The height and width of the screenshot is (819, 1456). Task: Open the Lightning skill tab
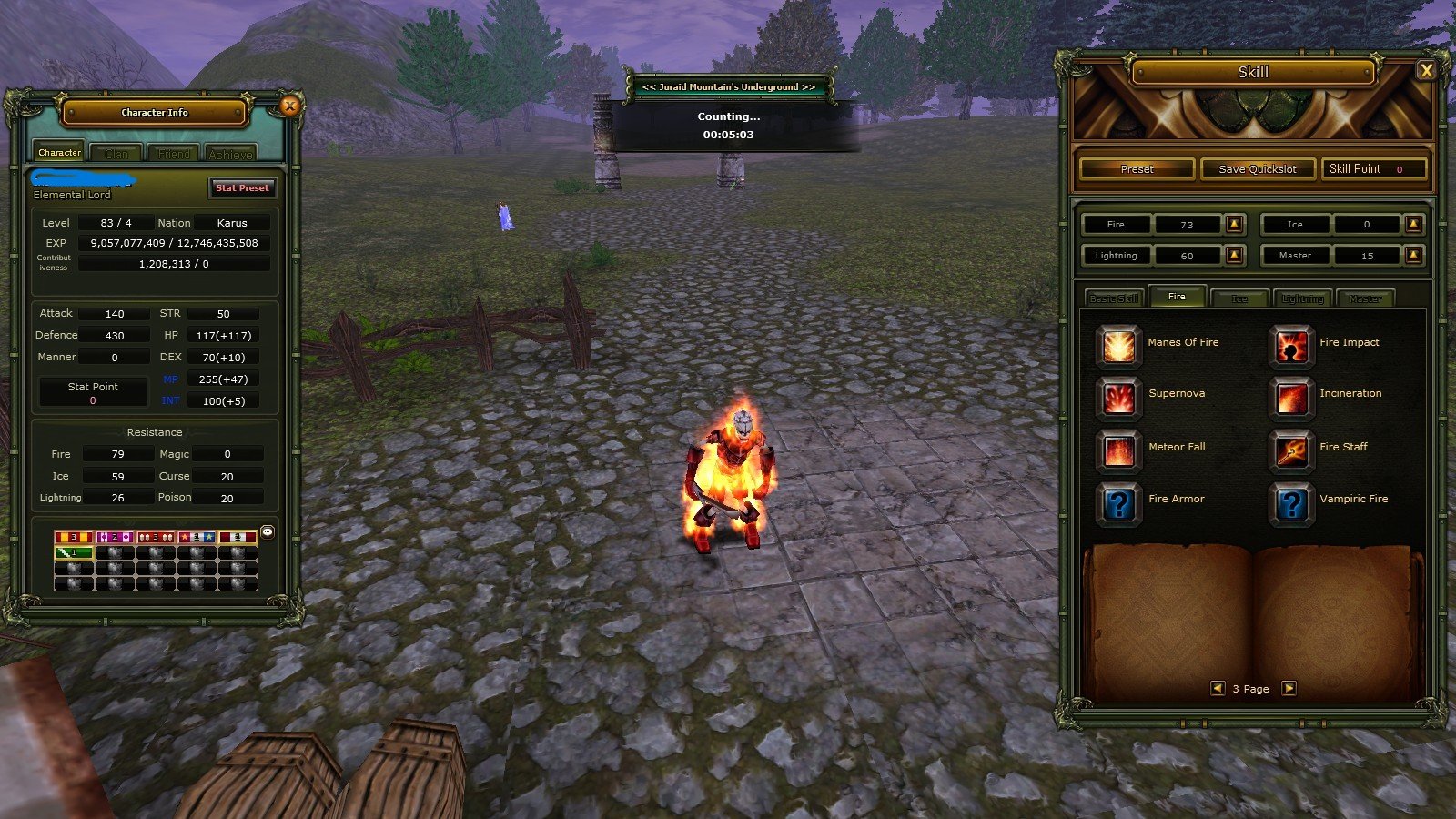tap(1305, 298)
